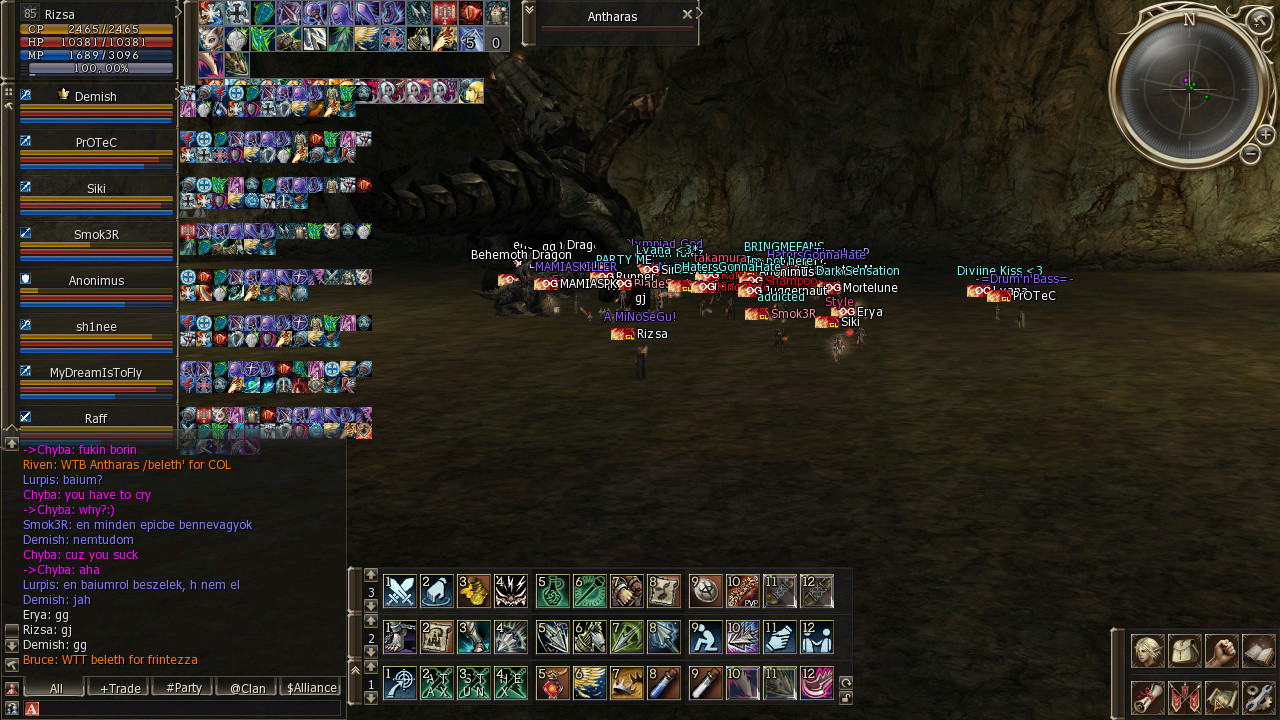The width and height of the screenshot is (1280, 720).
Task: Open the @Clan chat tab
Action: 247,688
